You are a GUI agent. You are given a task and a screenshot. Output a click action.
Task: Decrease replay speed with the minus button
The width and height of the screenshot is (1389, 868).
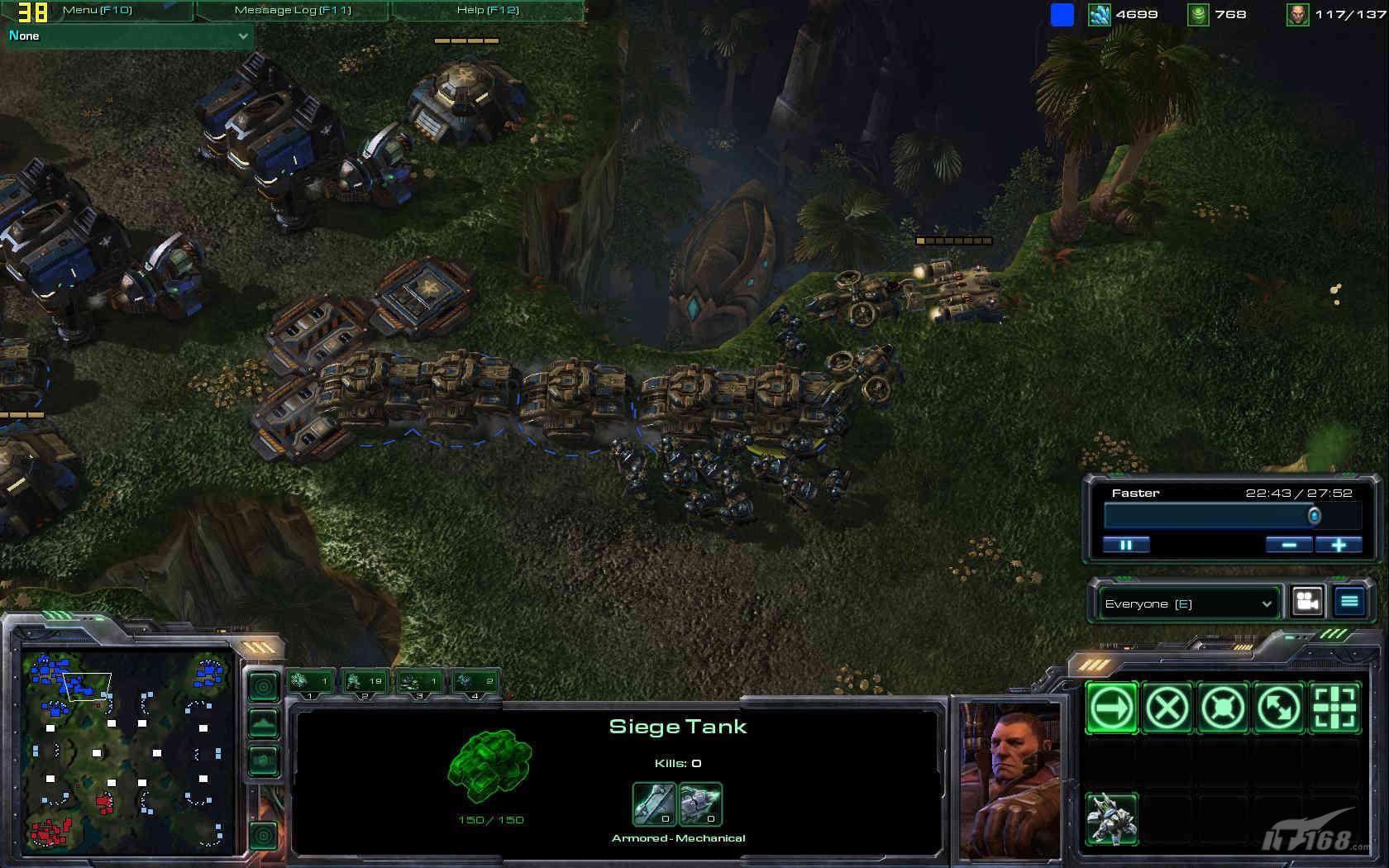click(x=1289, y=545)
